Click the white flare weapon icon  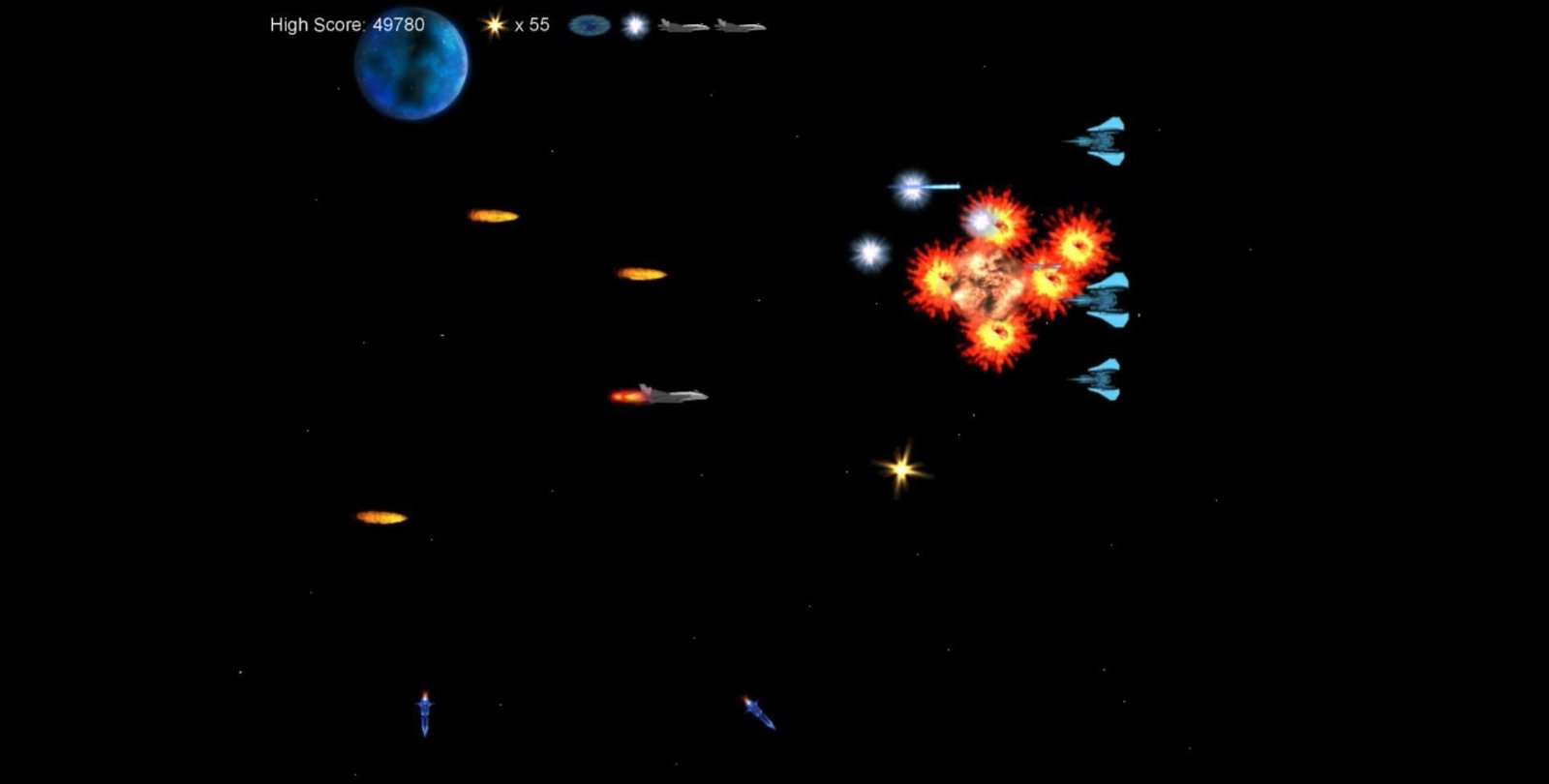click(635, 25)
